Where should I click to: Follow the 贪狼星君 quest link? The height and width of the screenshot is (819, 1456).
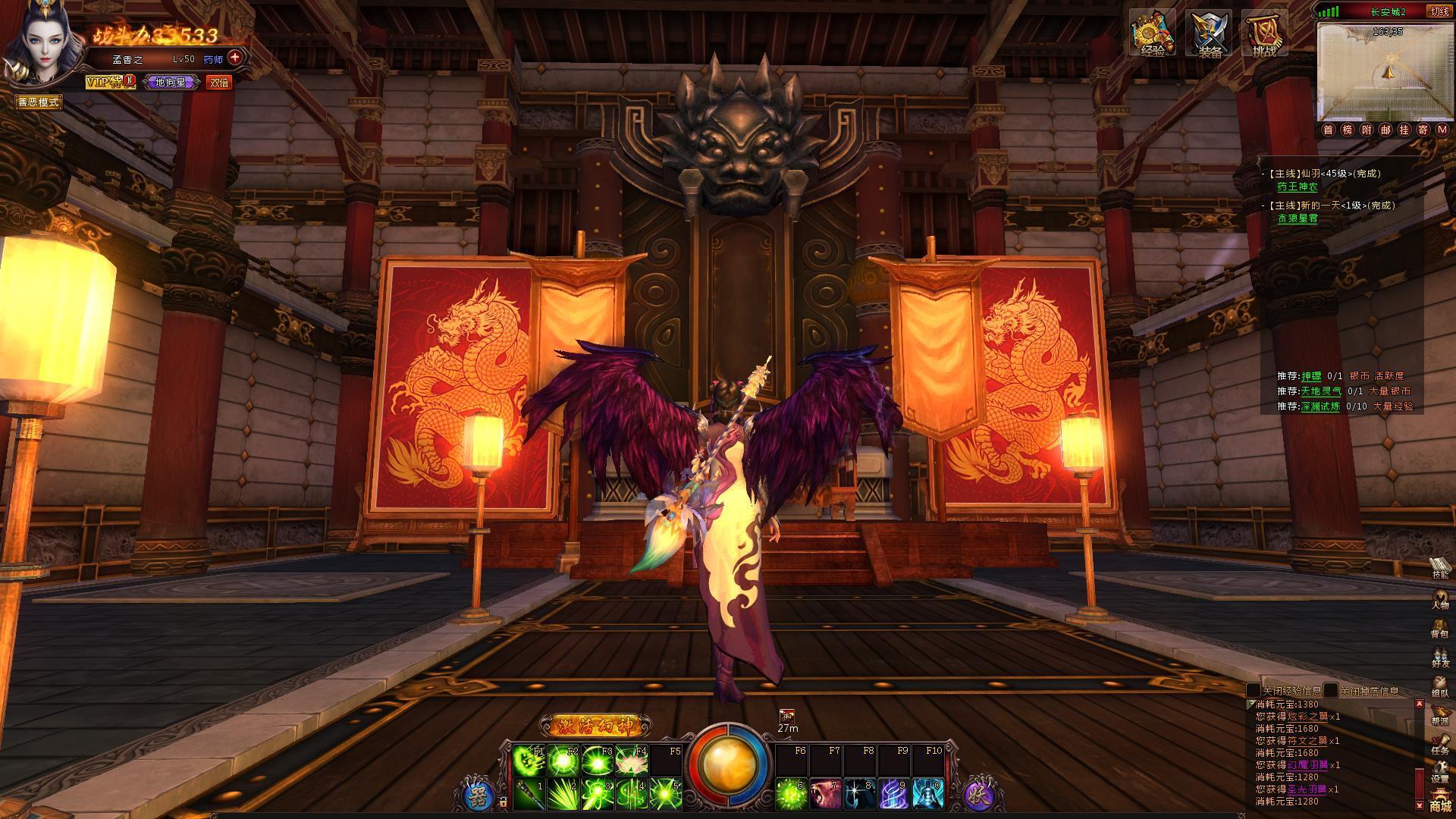(x=1298, y=218)
